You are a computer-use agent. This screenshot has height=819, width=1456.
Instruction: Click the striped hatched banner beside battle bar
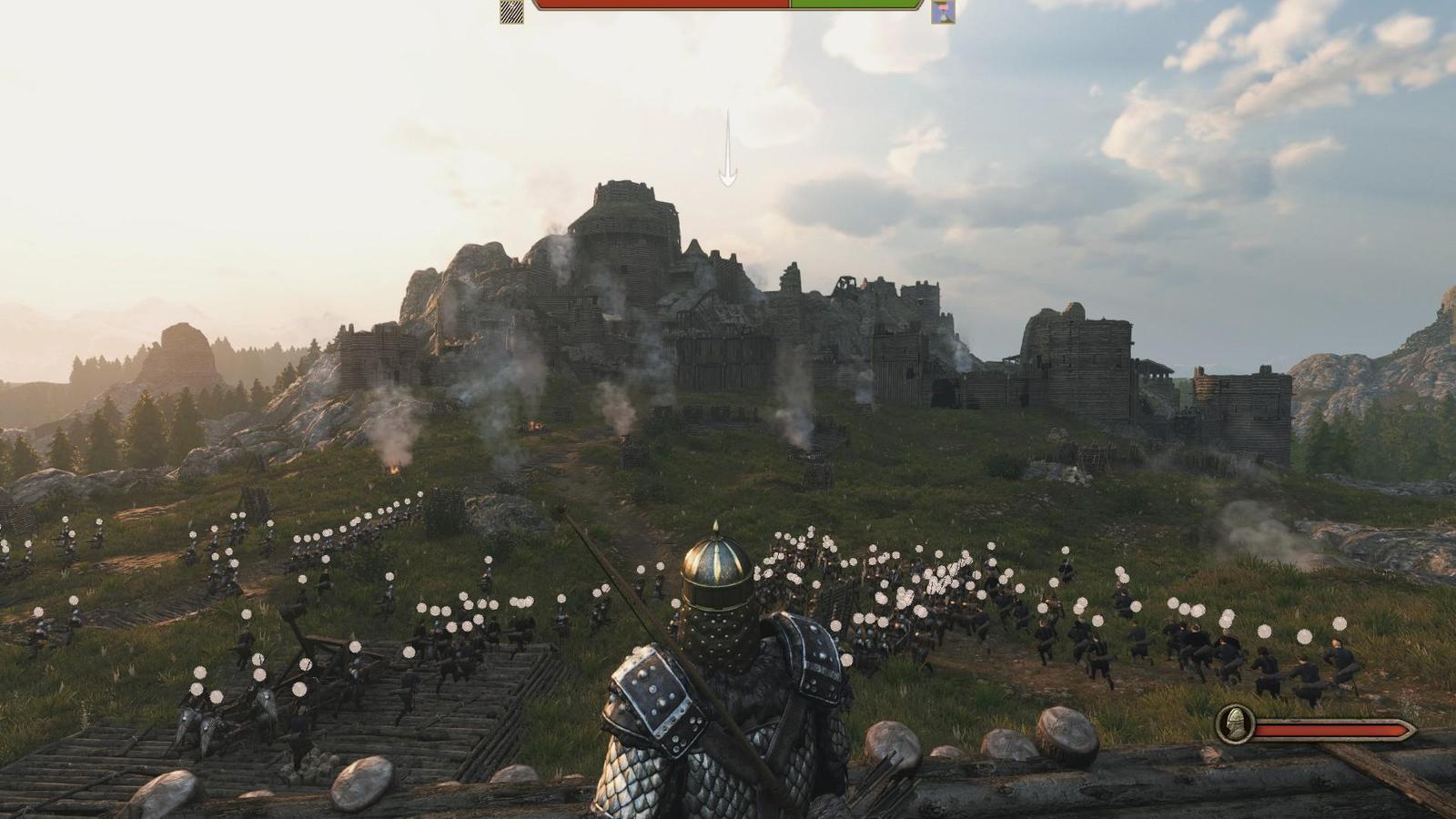point(510,11)
